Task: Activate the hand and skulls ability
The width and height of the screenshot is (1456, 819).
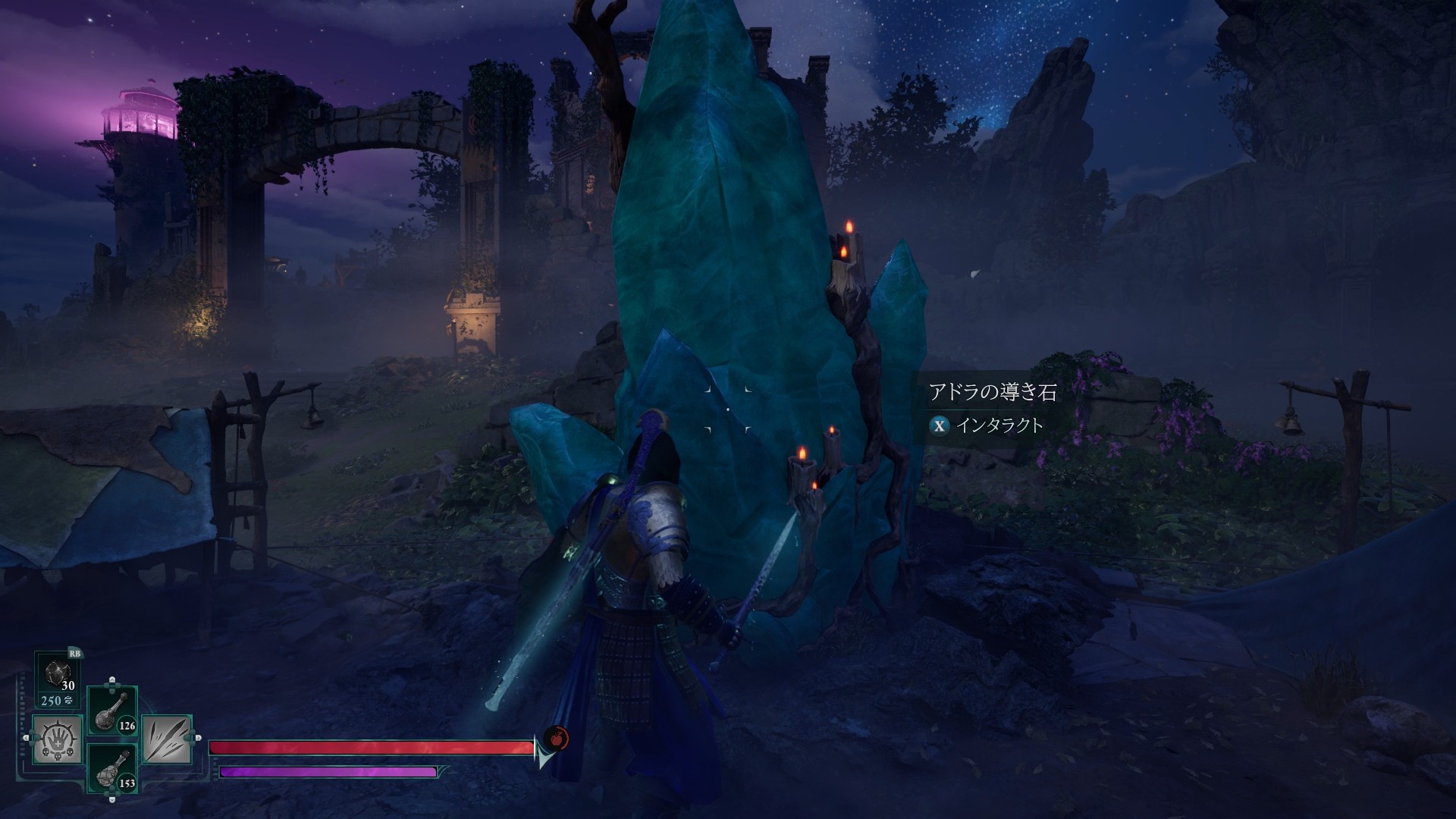Action: tap(57, 738)
